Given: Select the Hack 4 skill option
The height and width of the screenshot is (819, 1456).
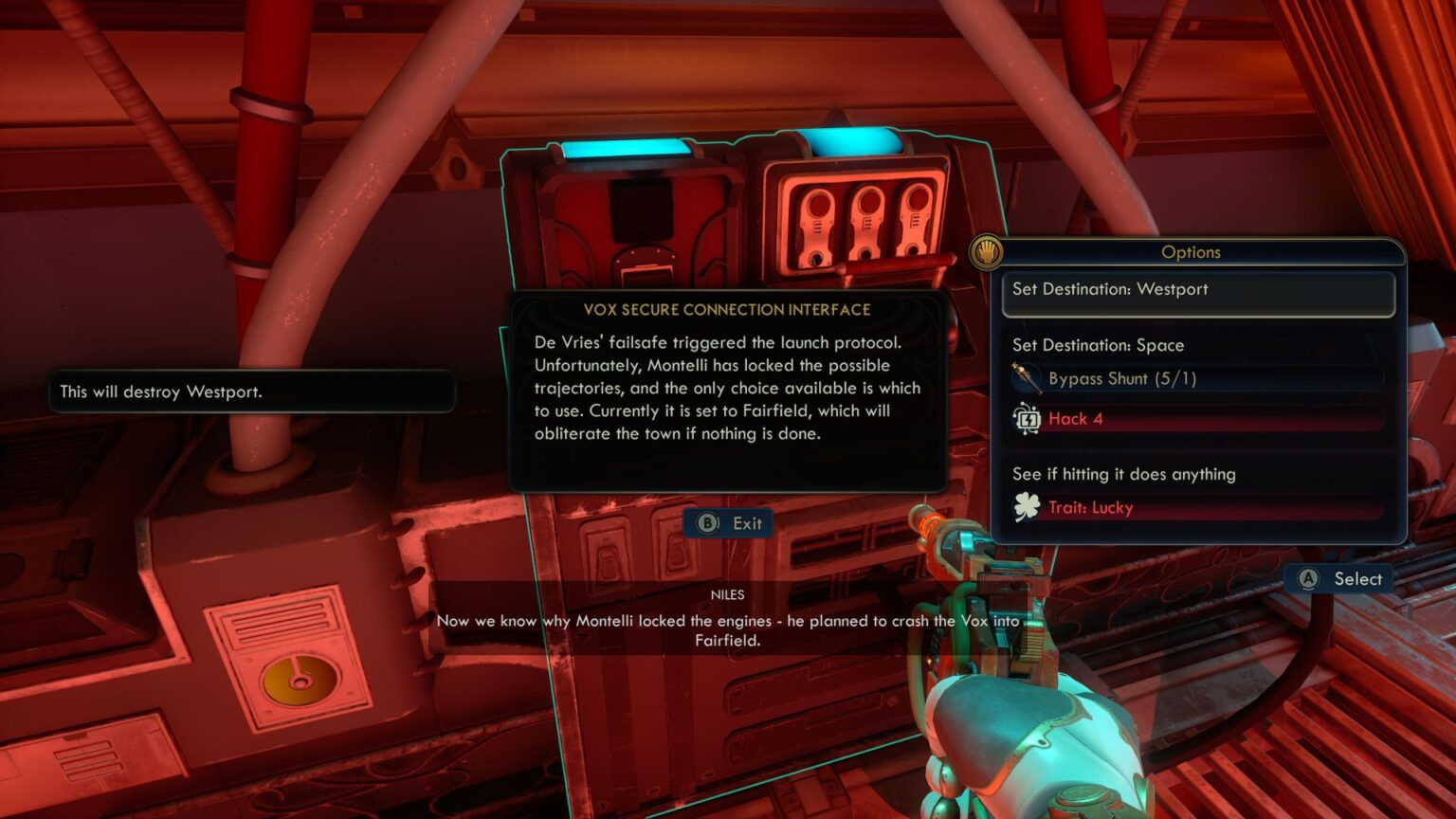Looking at the screenshot, I should click(1077, 418).
